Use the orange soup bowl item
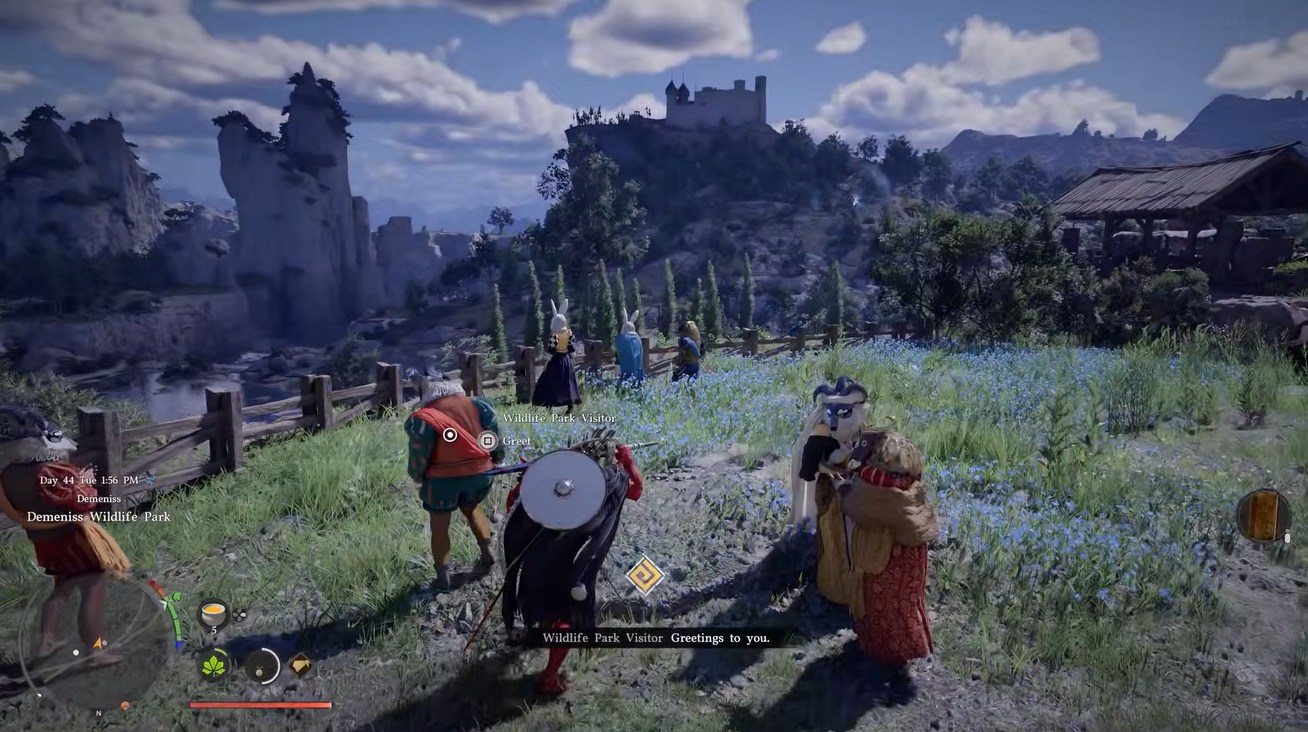This screenshot has width=1308, height=732. [x=212, y=612]
